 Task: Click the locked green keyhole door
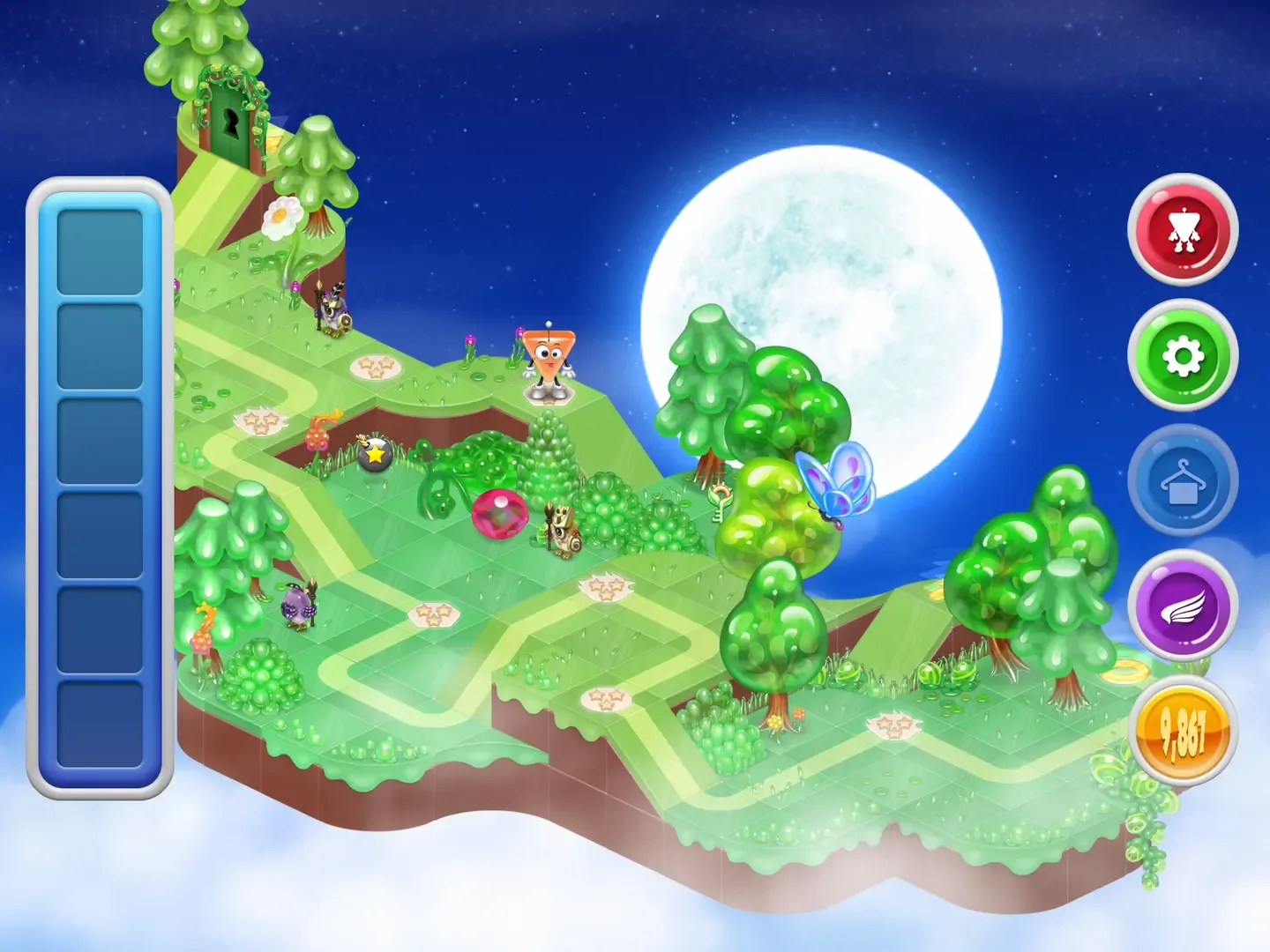tap(231, 123)
